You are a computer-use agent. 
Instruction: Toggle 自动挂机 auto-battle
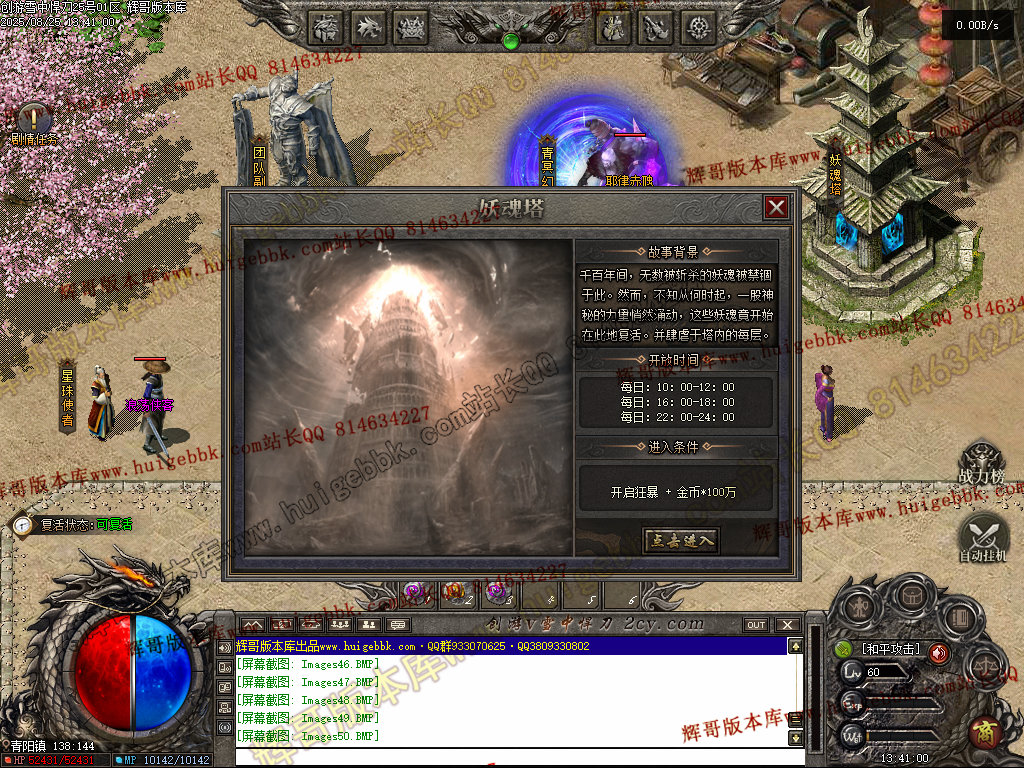[982, 536]
